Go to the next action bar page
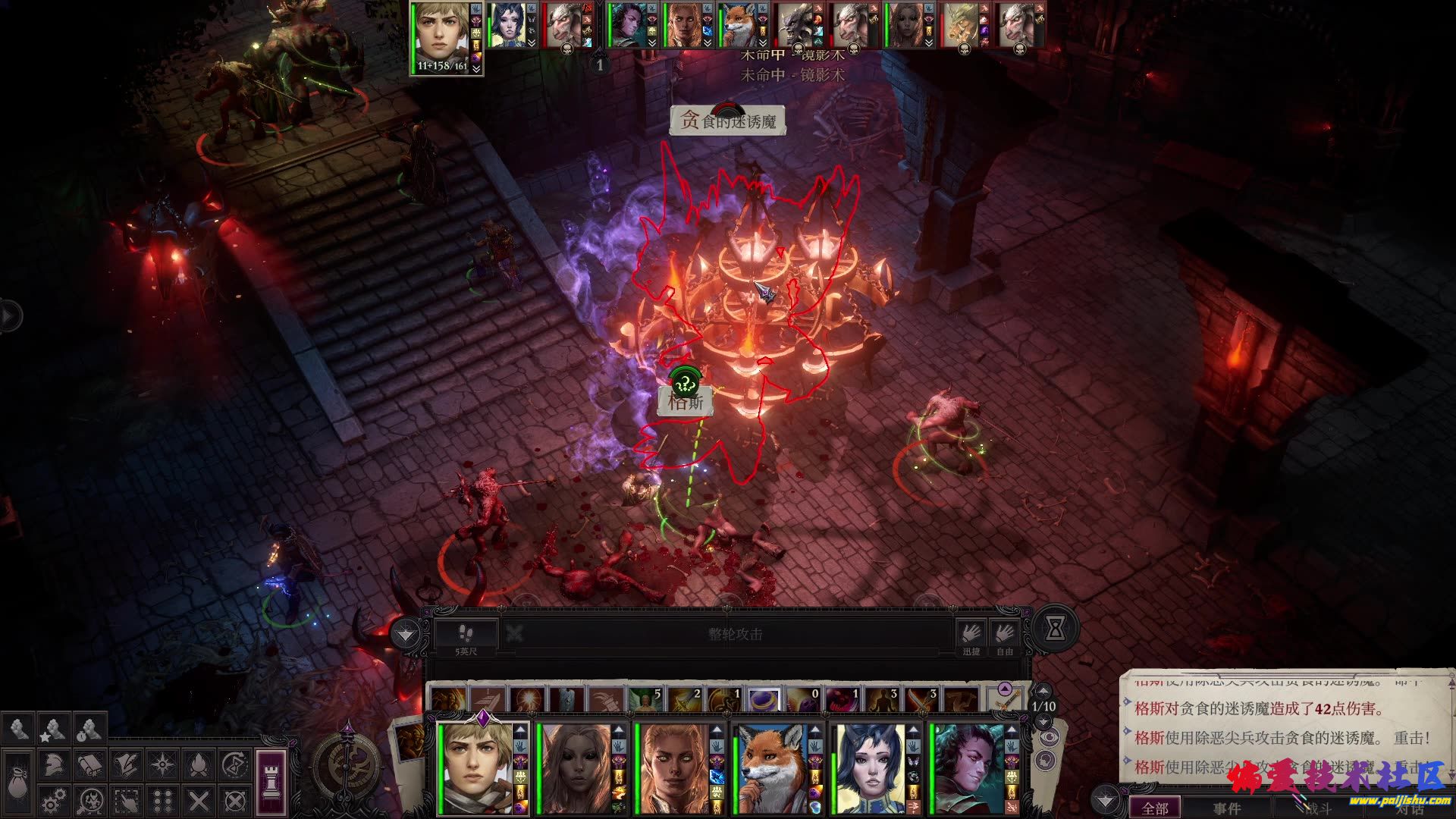 click(x=1044, y=721)
